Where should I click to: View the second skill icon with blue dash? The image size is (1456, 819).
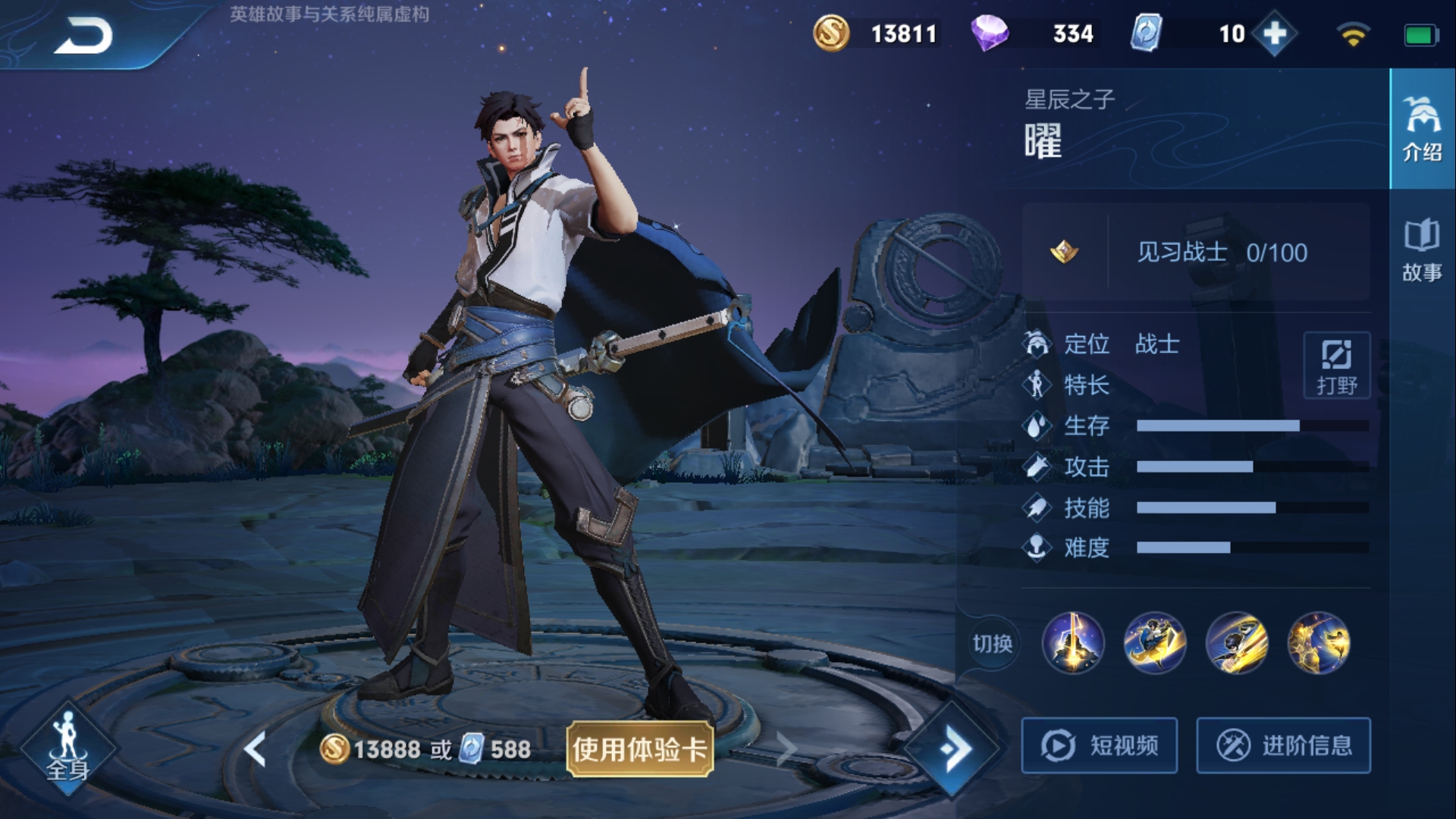click(1154, 643)
